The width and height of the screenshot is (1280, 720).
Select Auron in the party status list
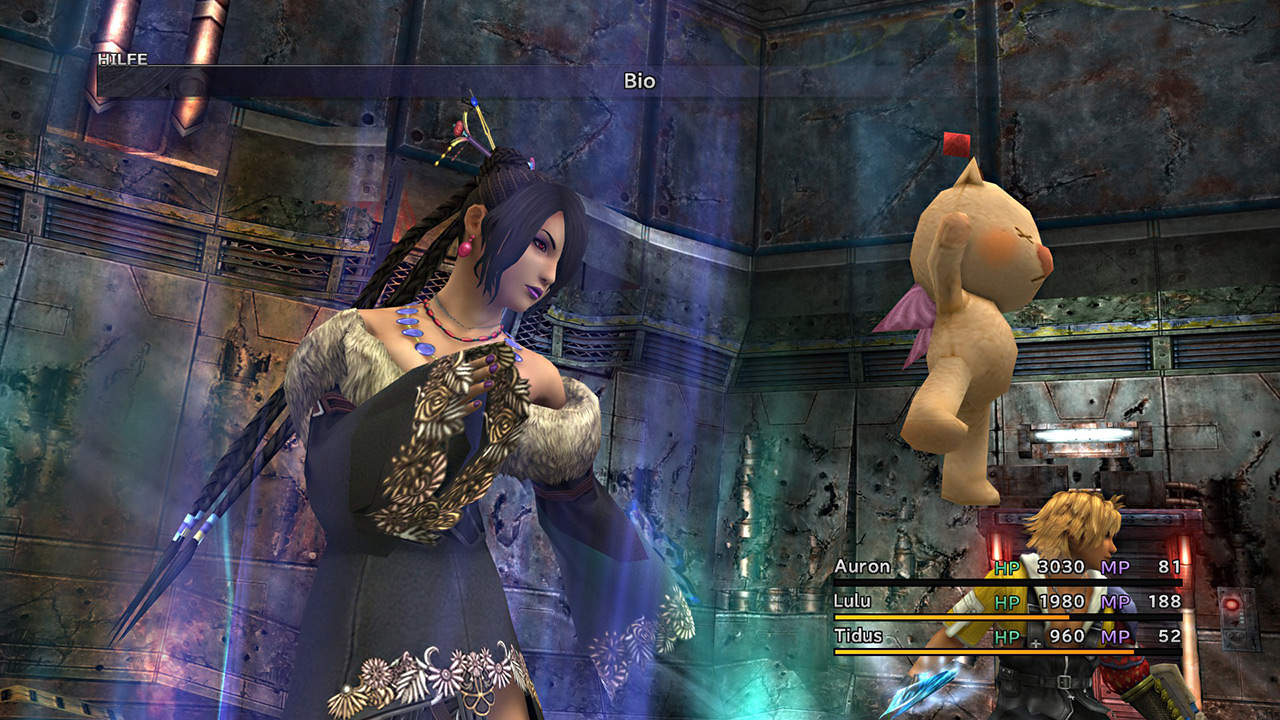[862, 567]
